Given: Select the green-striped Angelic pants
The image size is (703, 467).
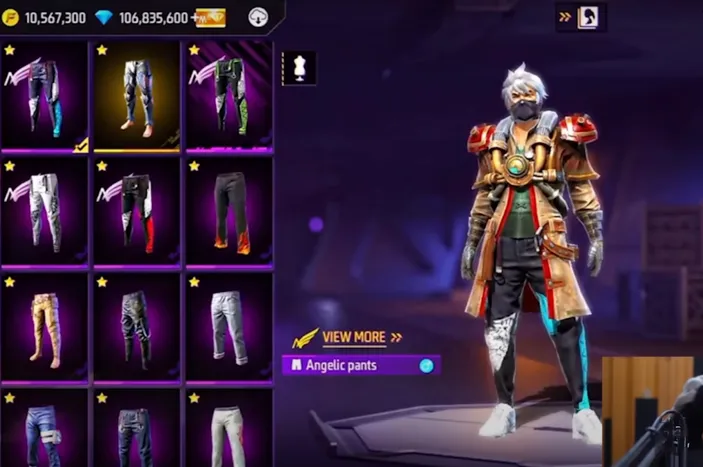Looking at the screenshot, I should coord(229,97).
